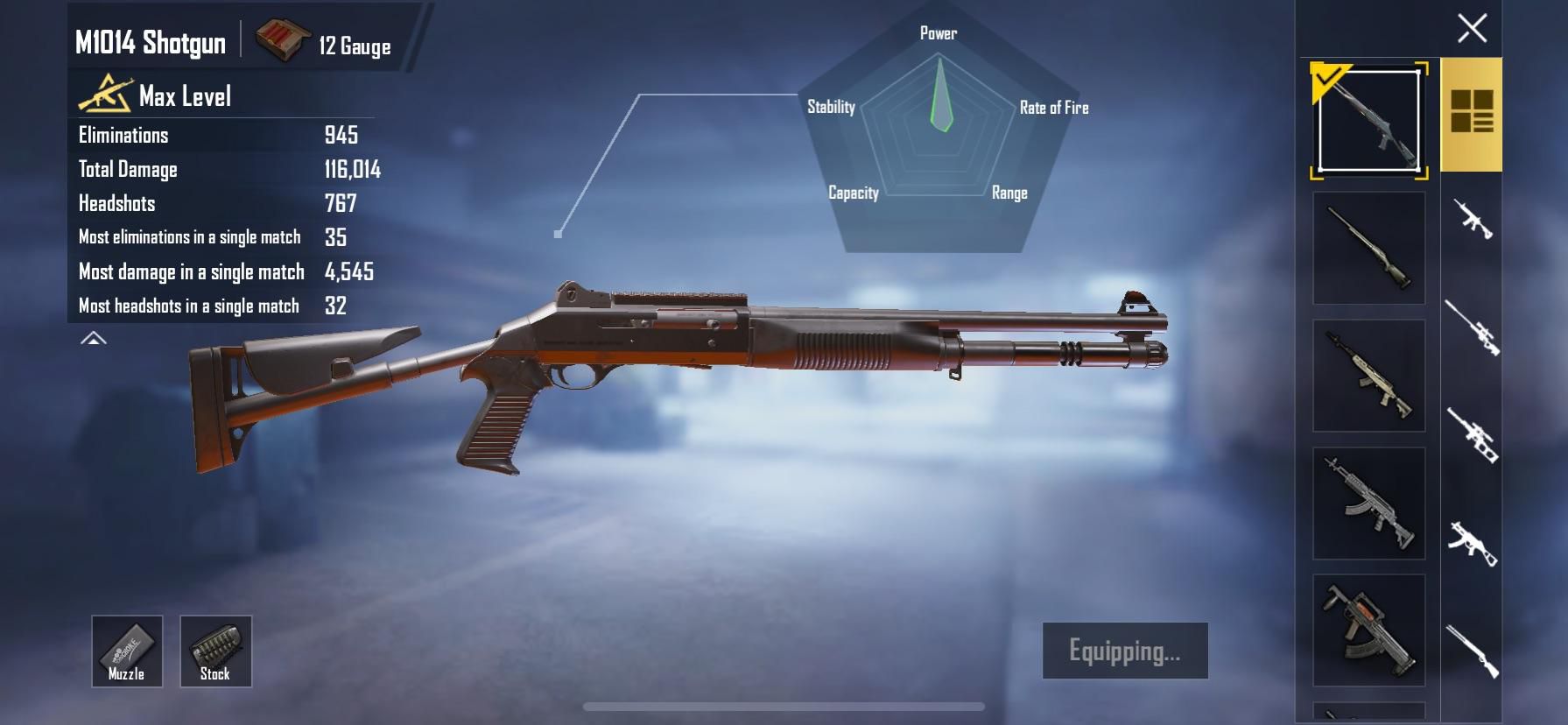
Task: Close the weapon details screen
Action: 1472,28
